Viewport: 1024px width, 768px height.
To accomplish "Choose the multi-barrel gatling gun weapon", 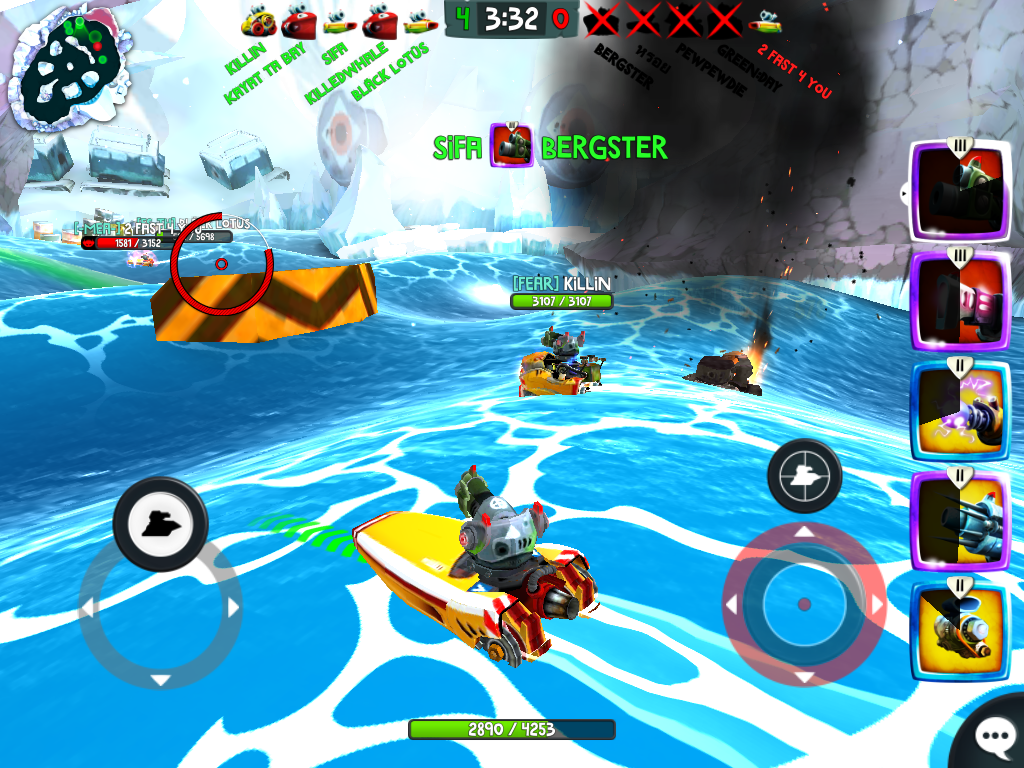I will pos(958,520).
